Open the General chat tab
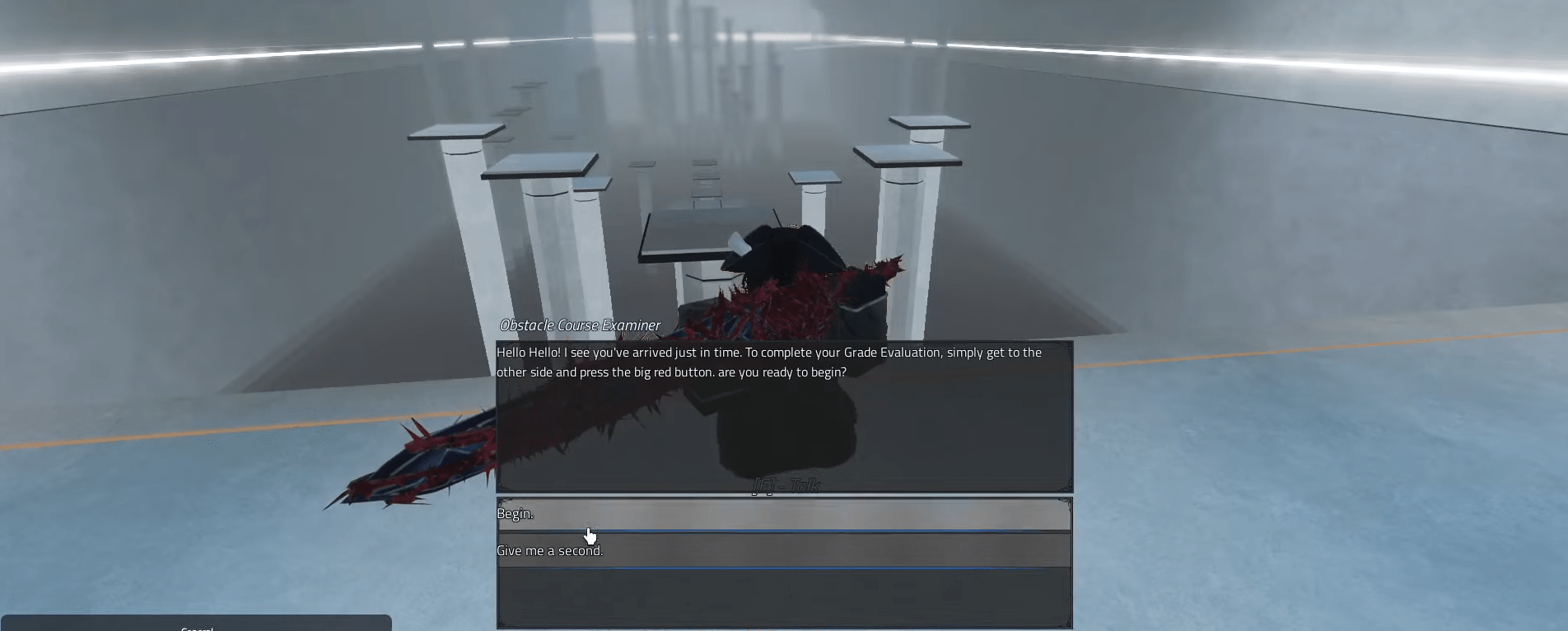 (196, 628)
